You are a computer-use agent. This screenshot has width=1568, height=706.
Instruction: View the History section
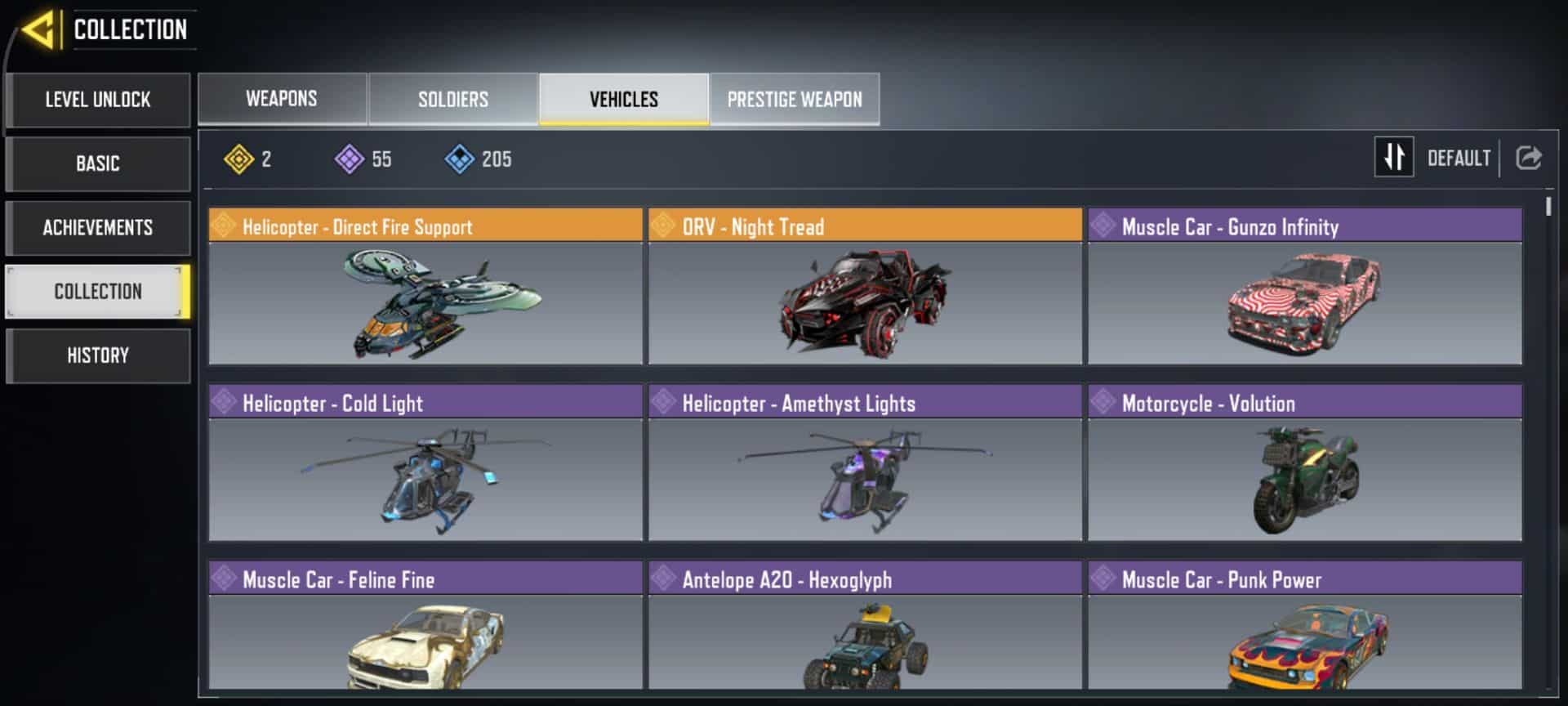(x=98, y=355)
